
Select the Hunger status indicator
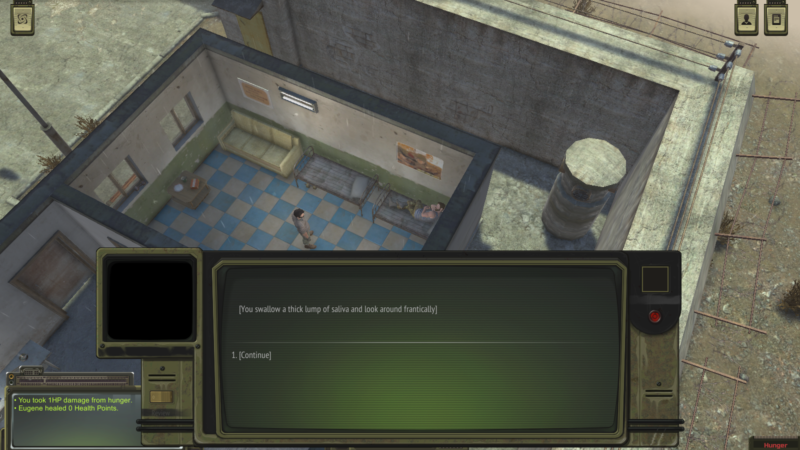775,444
